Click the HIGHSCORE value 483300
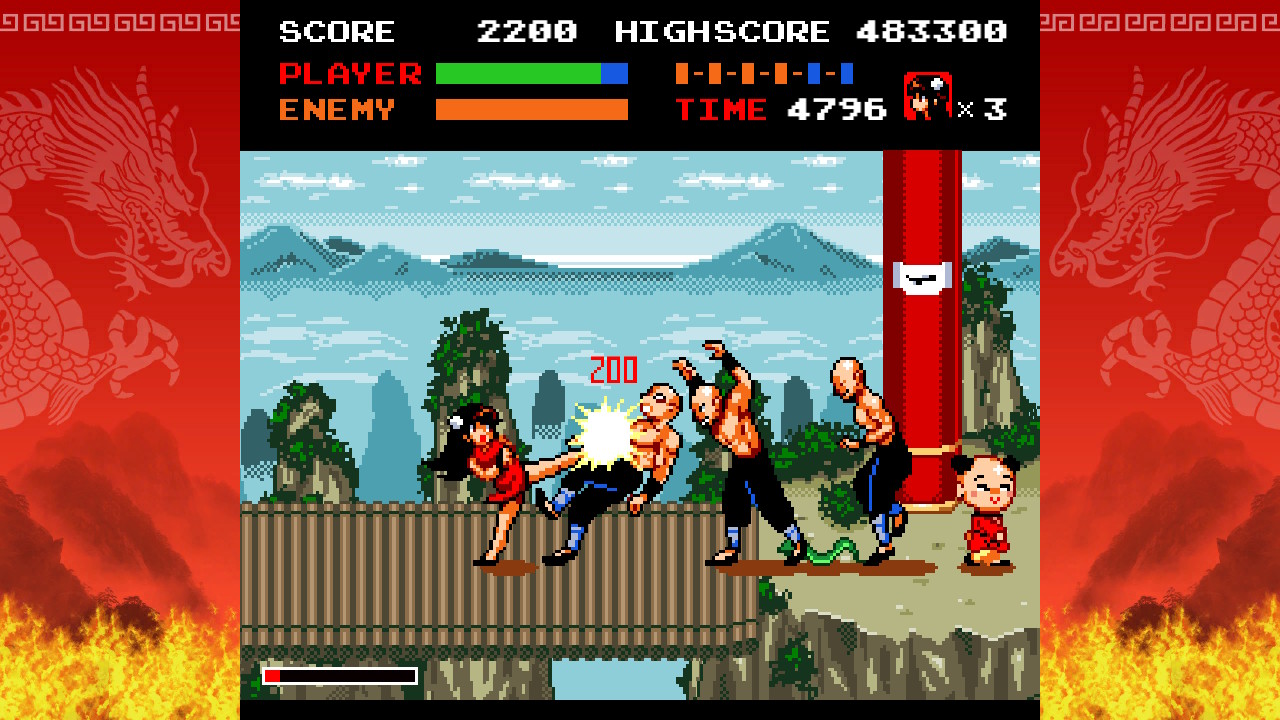This screenshot has height=720, width=1280. pyautogui.click(x=927, y=31)
